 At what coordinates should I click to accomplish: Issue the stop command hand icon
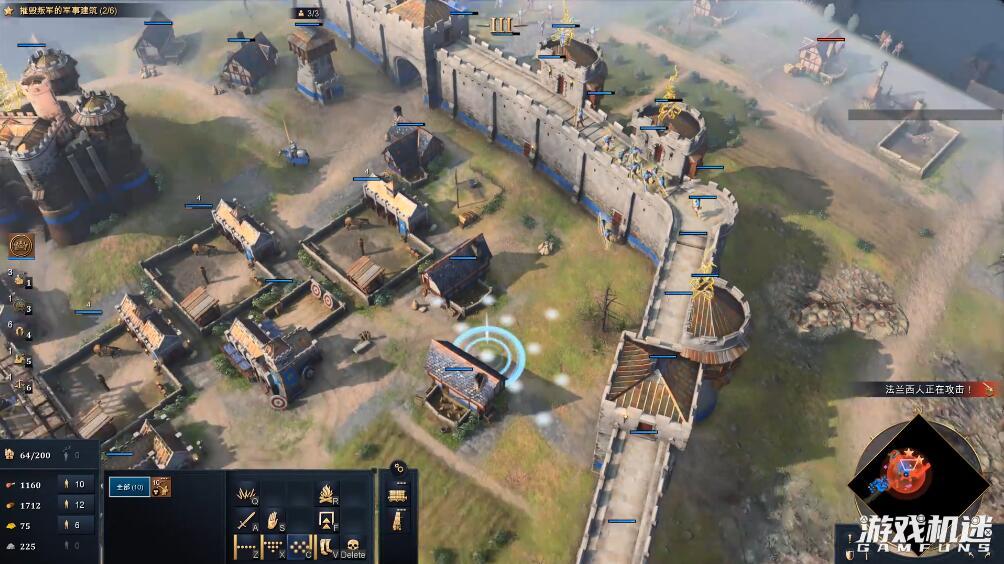click(x=273, y=520)
